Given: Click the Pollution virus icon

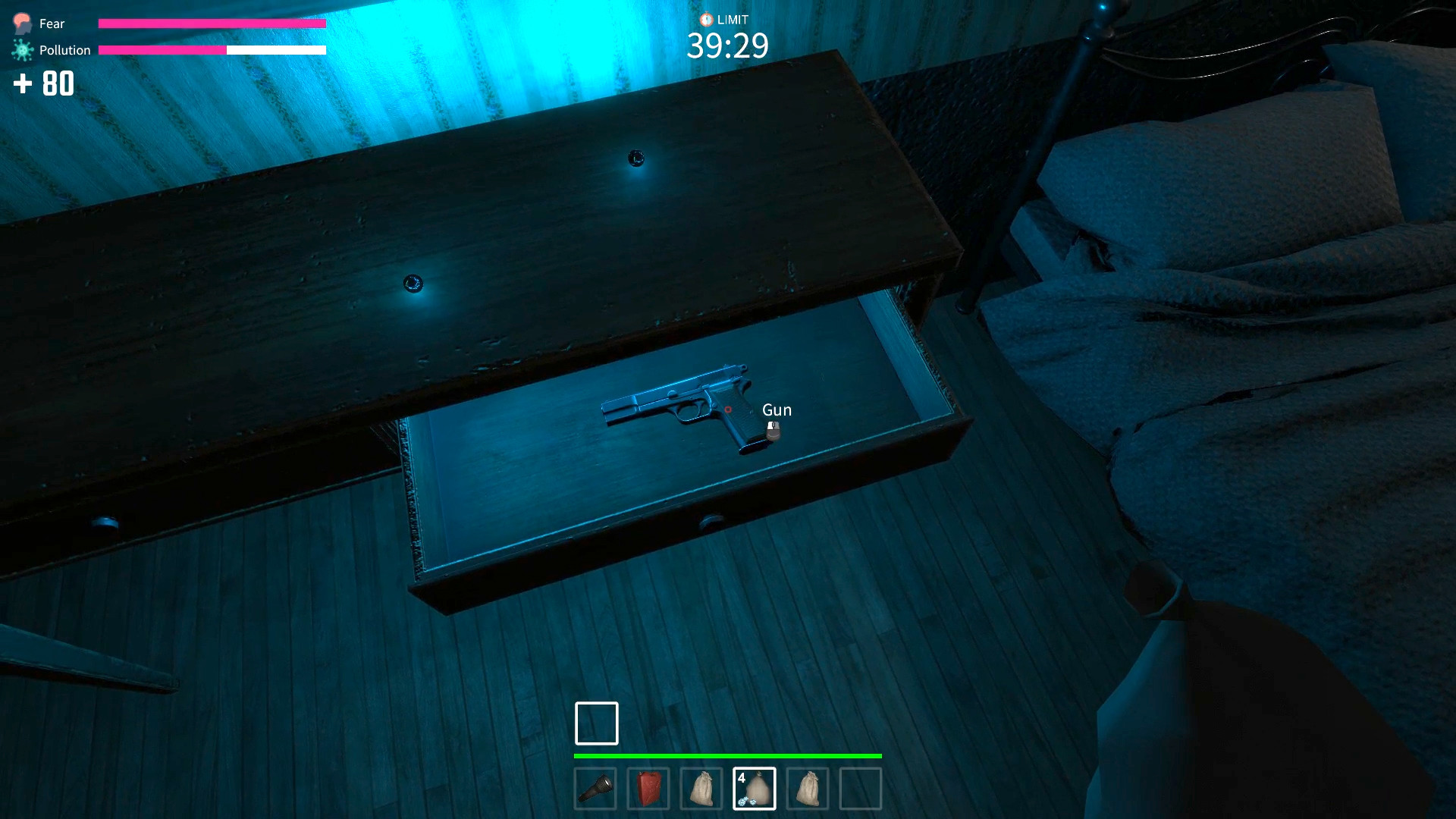Looking at the screenshot, I should (20, 49).
